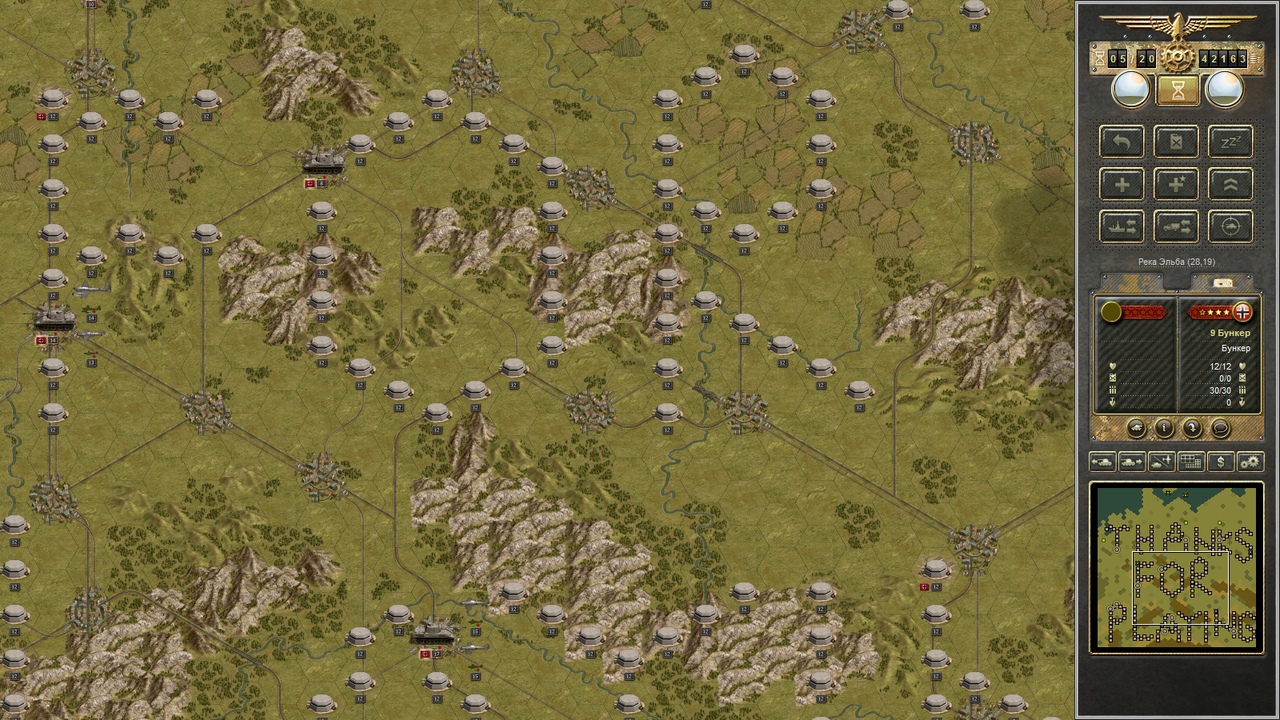Upgrade the unit via the double chevron button
Image resolution: width=1280 pixels, height=720 pixels.
[1231, 184]
